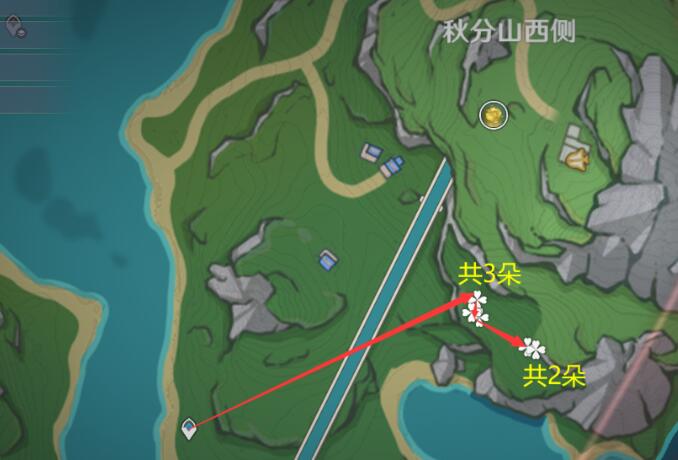Select the flower marker labeled 共3朵
678x460 pixels.
(x=476, y=309)
